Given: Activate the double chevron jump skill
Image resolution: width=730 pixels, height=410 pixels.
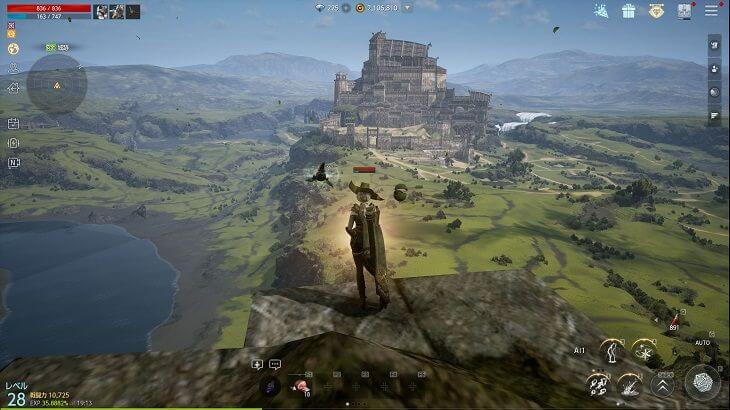Looking at the screenshot, I should click(x=661, y=383).
